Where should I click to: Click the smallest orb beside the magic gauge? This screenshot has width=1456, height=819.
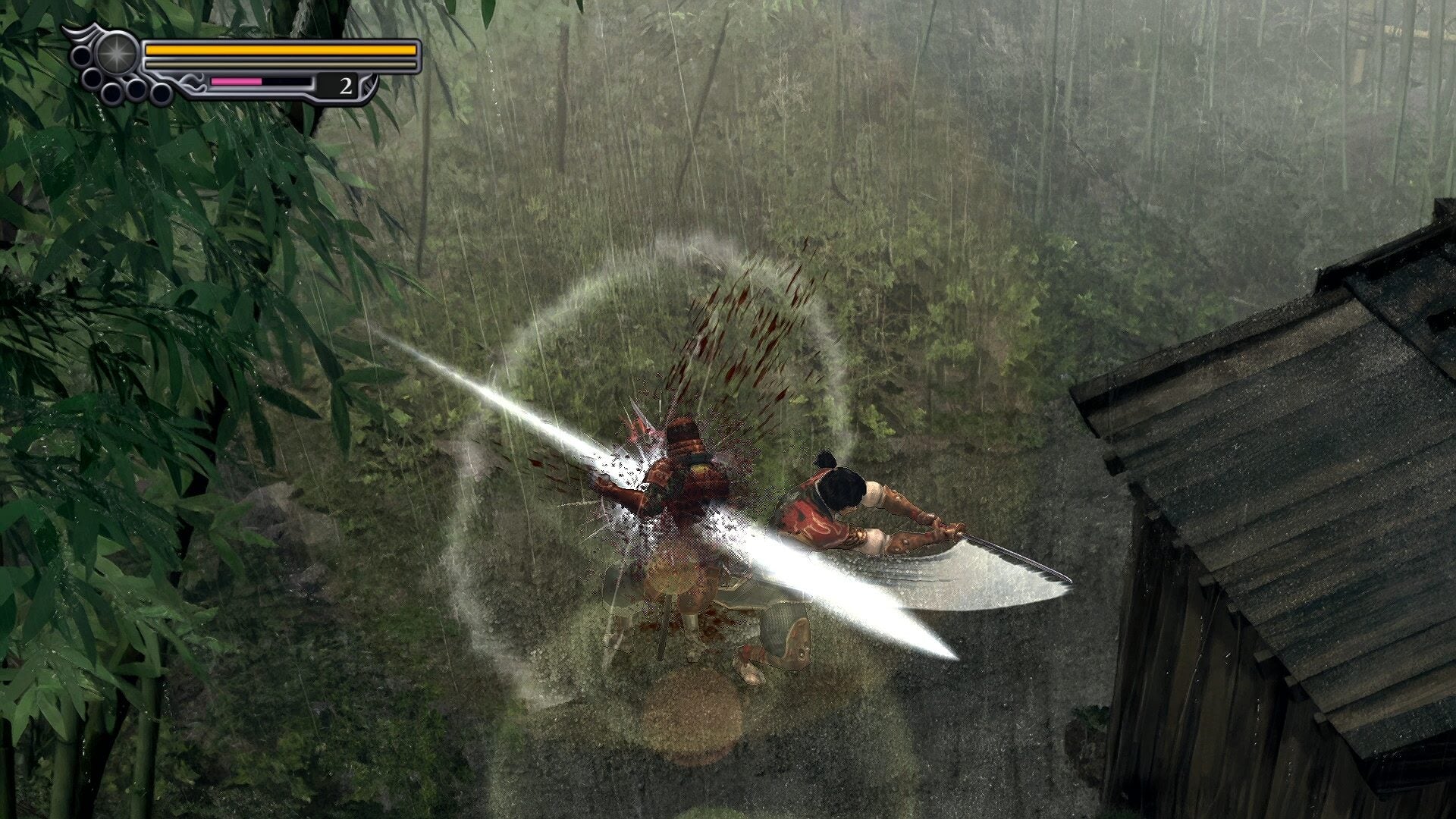(127, 79)
